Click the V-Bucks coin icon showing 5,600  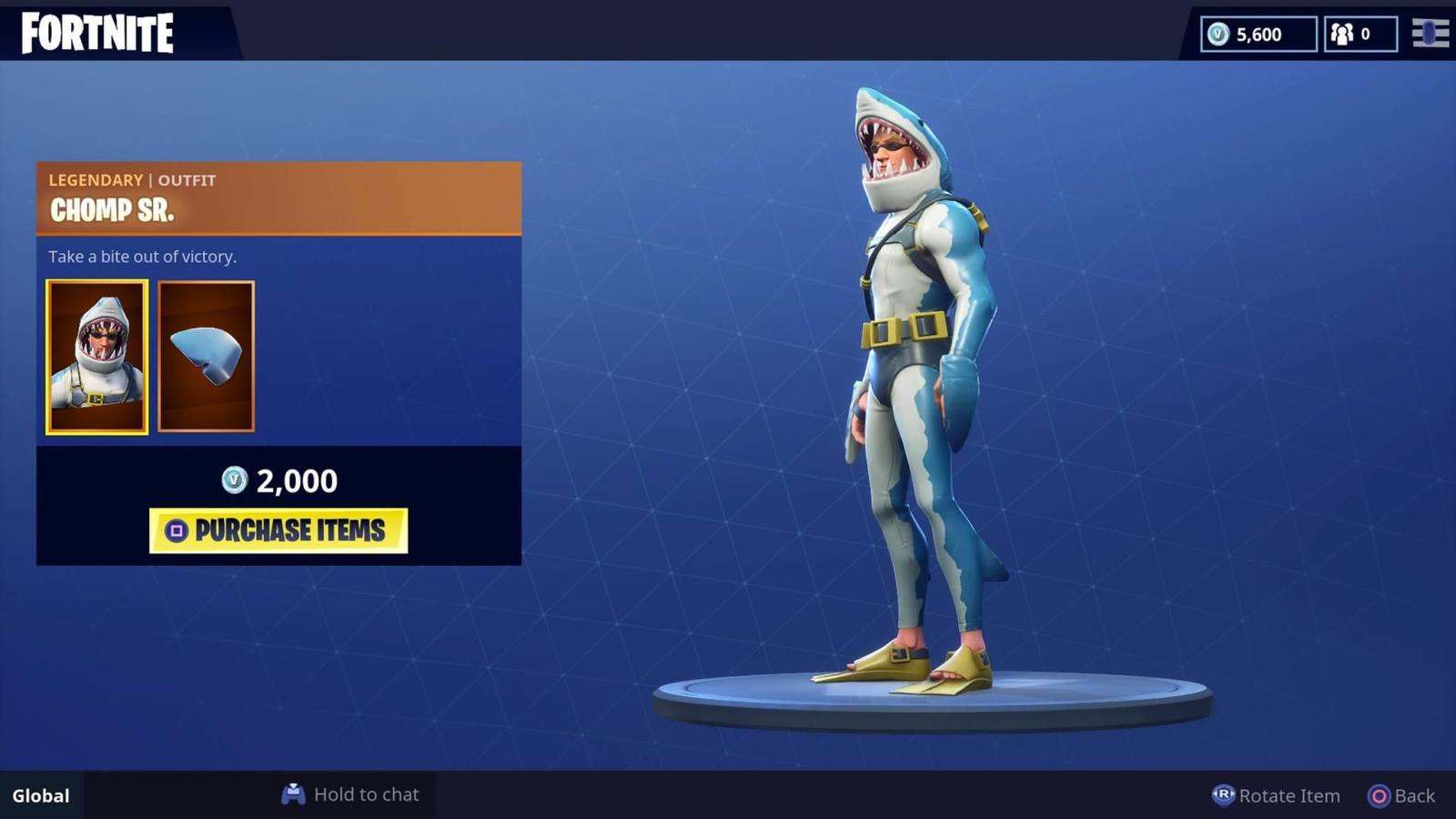pos(1219,35)
